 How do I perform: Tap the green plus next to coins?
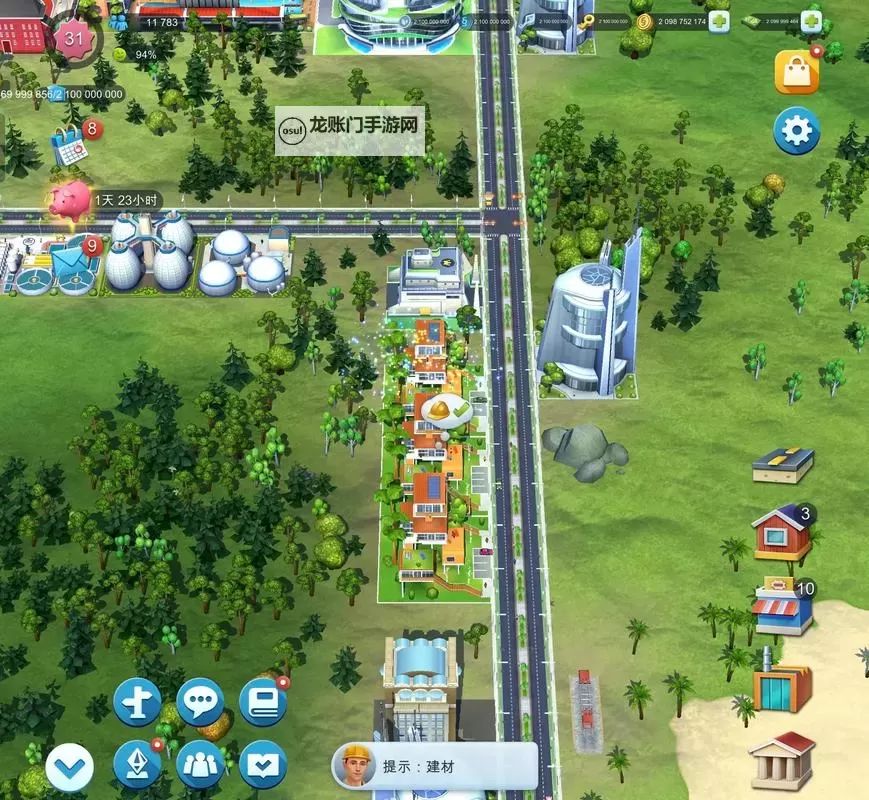[719, 22]
